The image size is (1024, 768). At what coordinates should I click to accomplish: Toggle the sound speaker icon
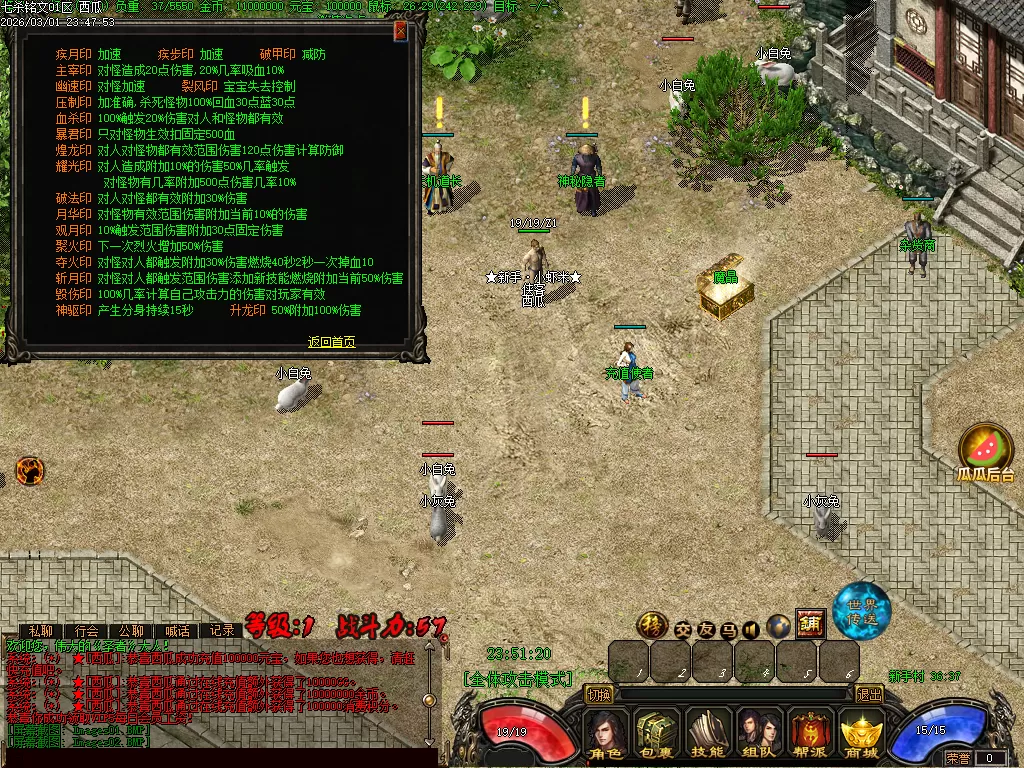(751, 630)
